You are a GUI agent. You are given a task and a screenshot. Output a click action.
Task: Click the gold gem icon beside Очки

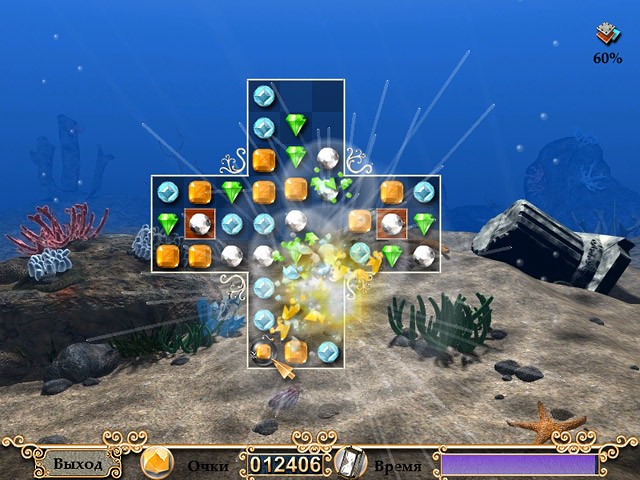point(156,463)
